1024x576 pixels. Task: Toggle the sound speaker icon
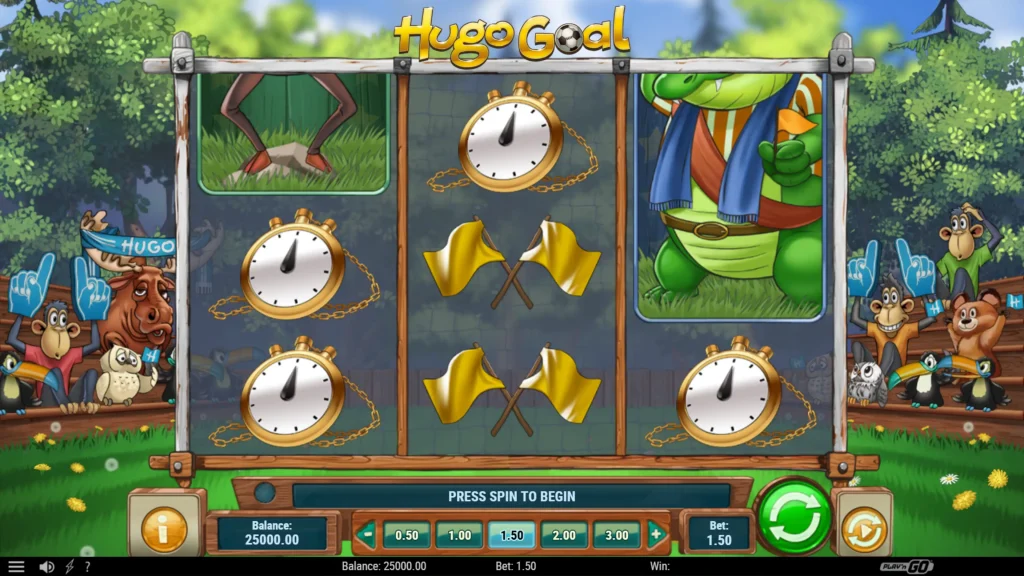pos(46,567)
